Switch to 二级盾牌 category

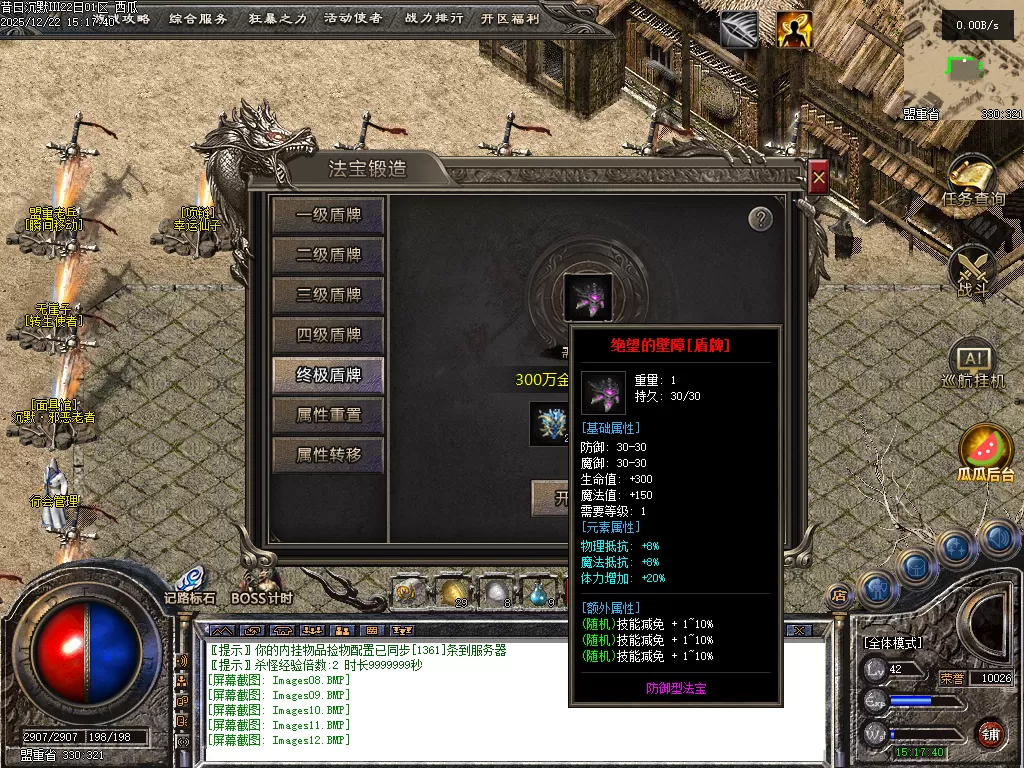click(x=328, y=255)
